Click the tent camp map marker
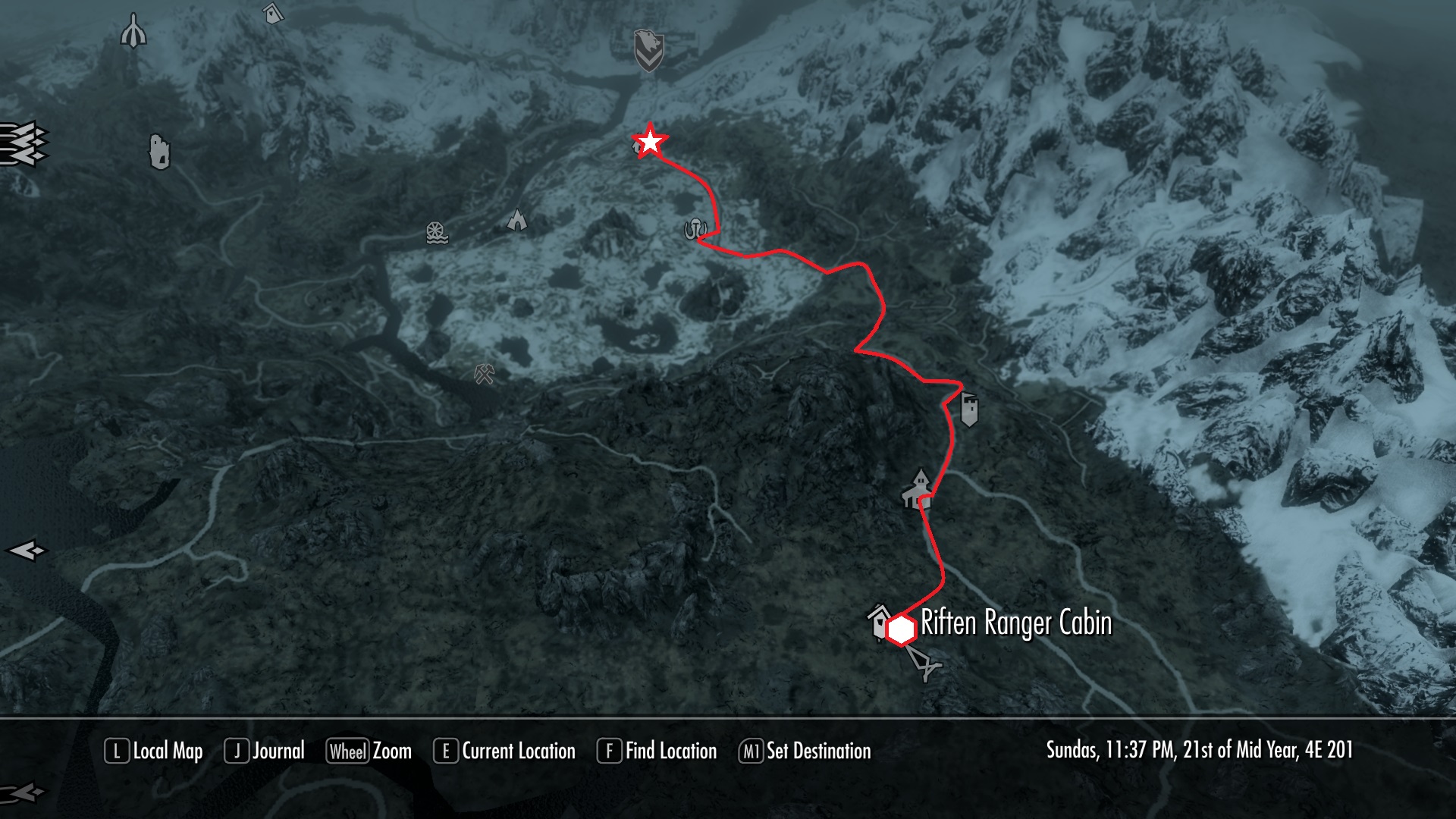The width and height of the screenshot is (1456, 819). (x=517, y=220)
